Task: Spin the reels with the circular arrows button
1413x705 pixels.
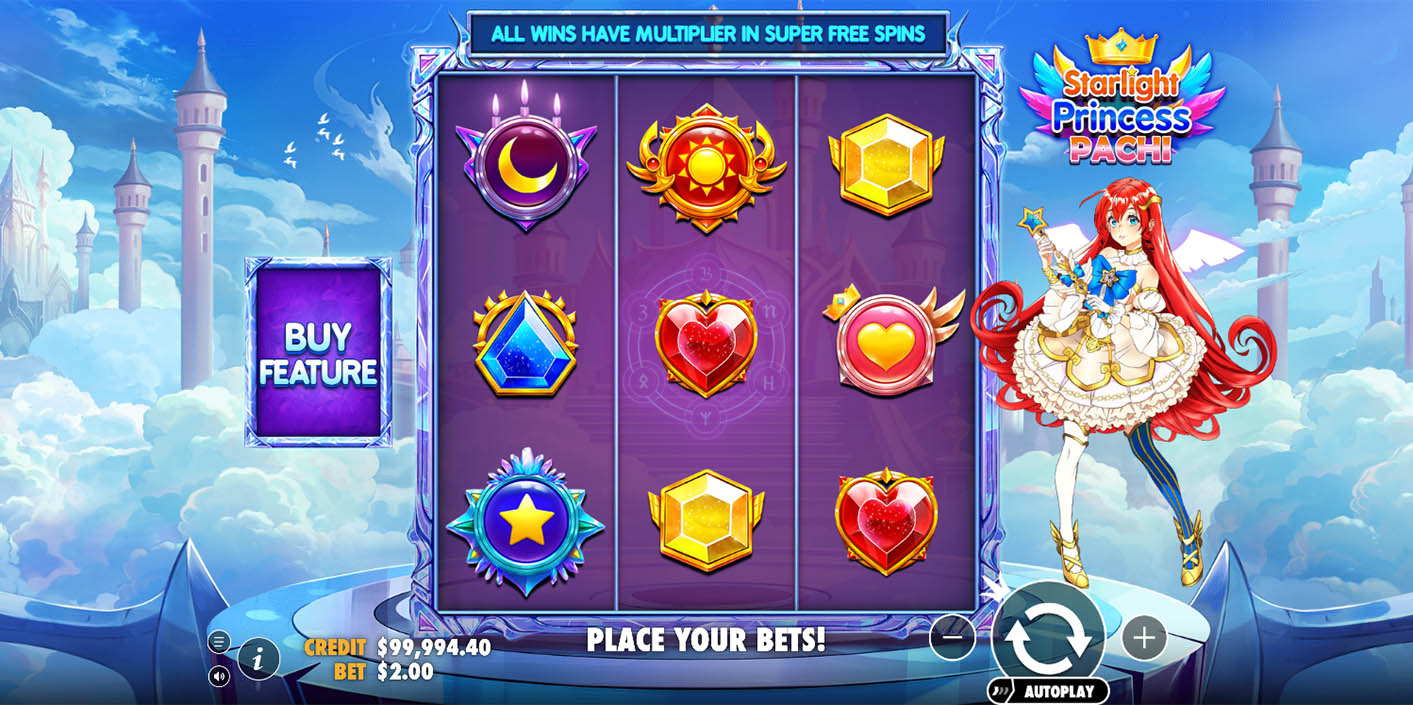Action: point(1048,637)
